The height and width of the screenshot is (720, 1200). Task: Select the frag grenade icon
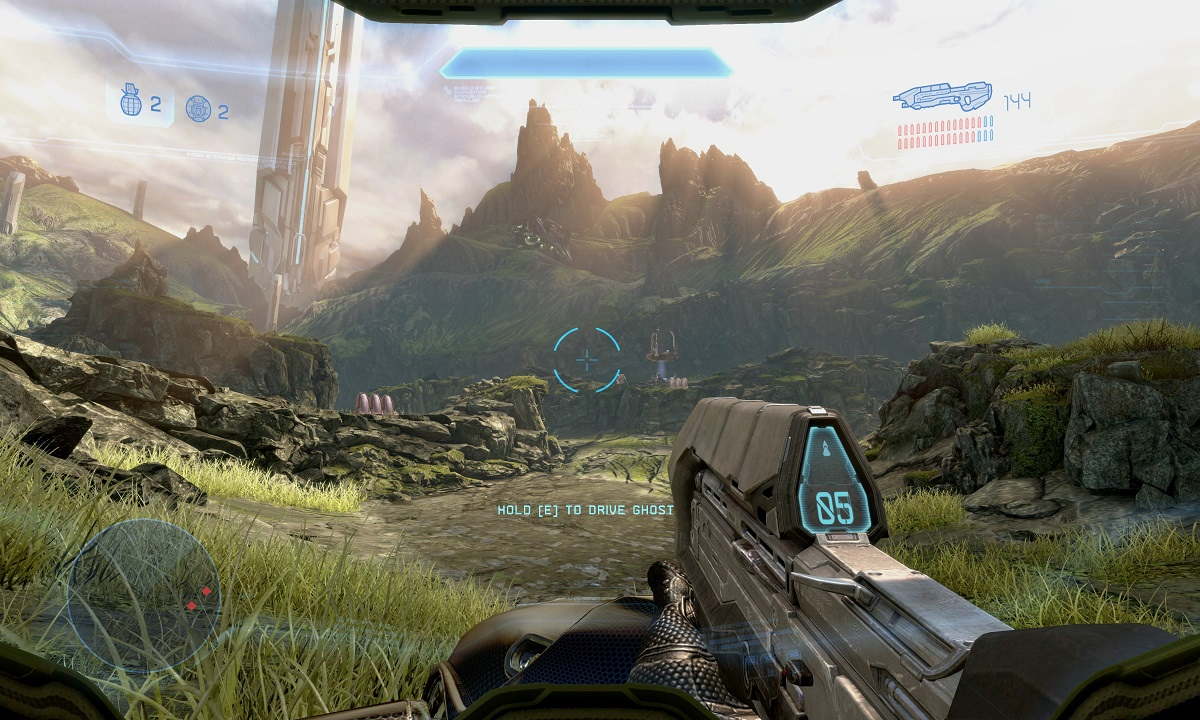131,102
